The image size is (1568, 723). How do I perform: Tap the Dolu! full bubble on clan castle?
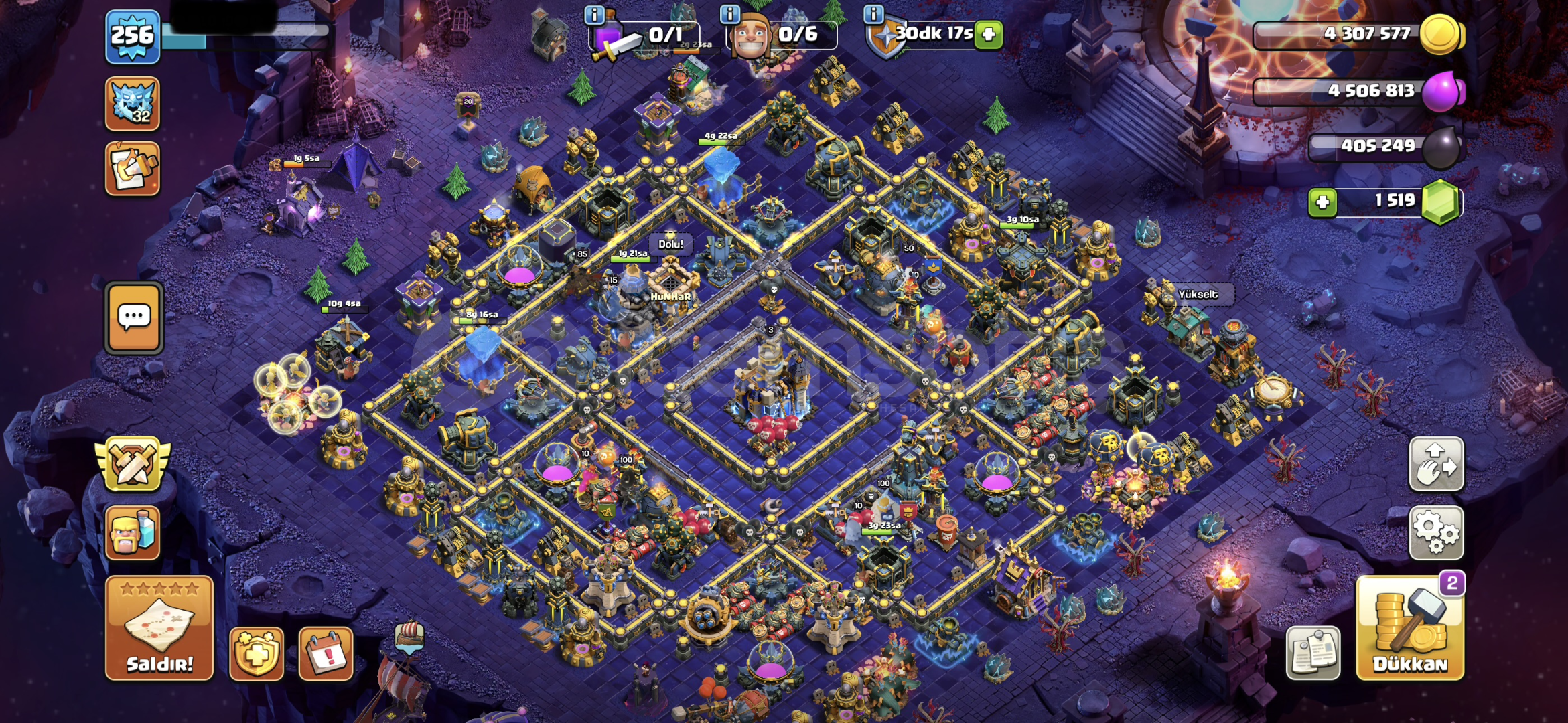point(670,244)
